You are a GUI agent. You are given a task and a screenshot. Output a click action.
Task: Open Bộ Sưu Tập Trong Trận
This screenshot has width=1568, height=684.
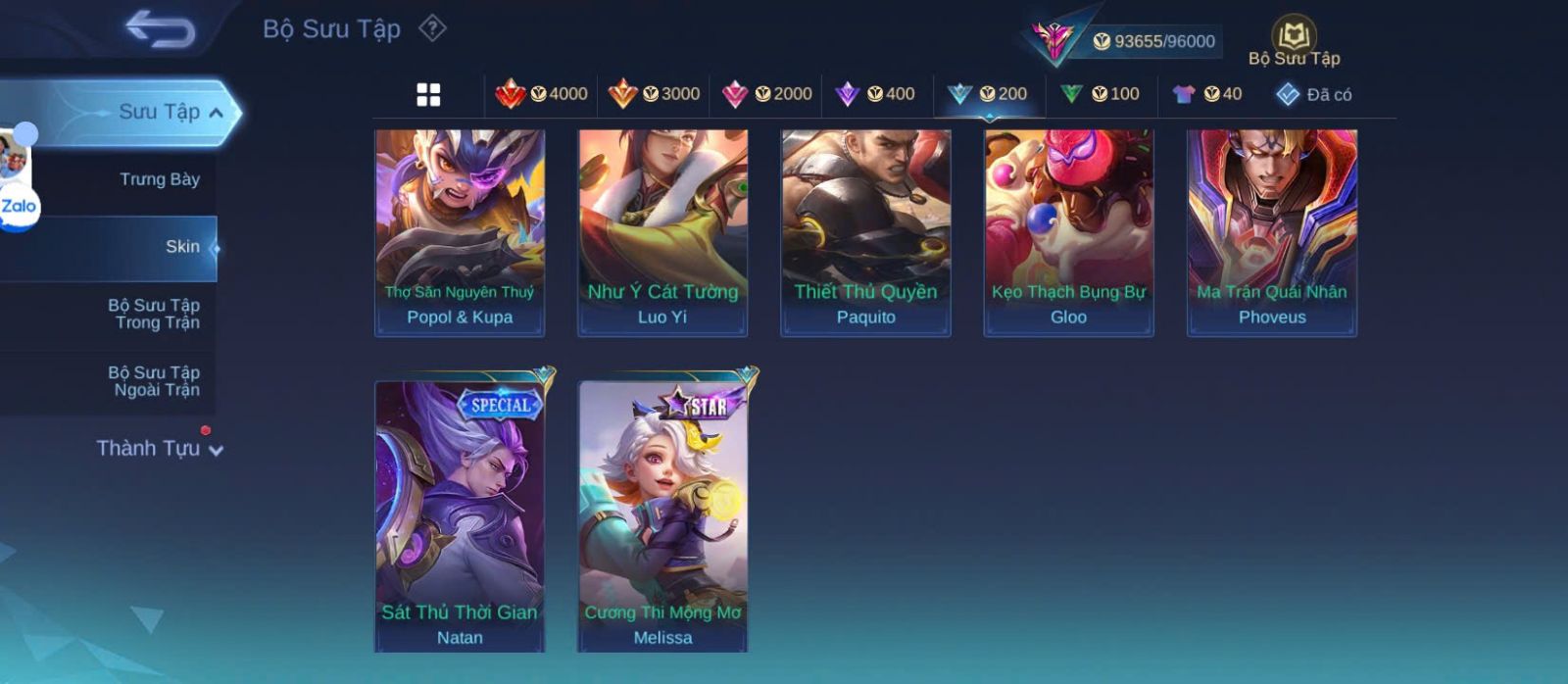click(154, 314)
